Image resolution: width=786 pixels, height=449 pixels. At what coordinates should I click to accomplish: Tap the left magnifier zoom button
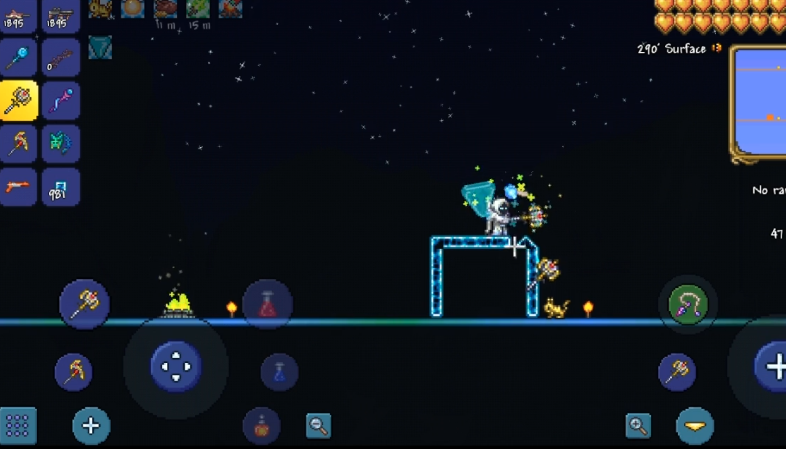pyautogui.click(x=319, y=426)
